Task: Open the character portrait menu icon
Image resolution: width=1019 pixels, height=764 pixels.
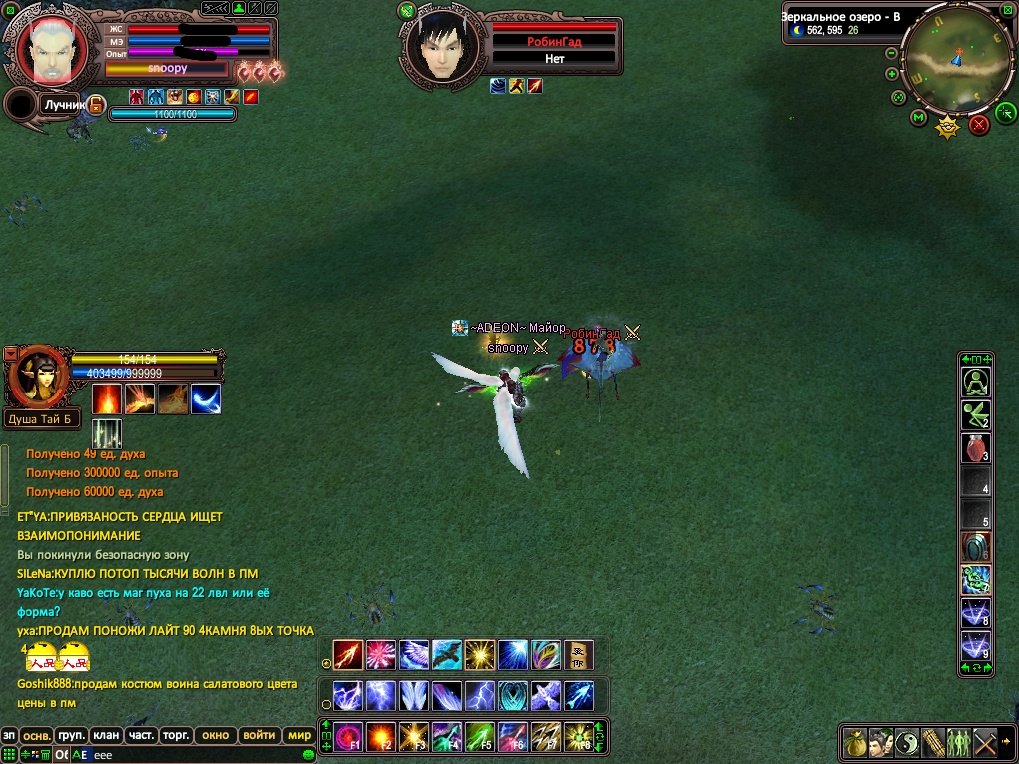Action: (x=881, y=742)
